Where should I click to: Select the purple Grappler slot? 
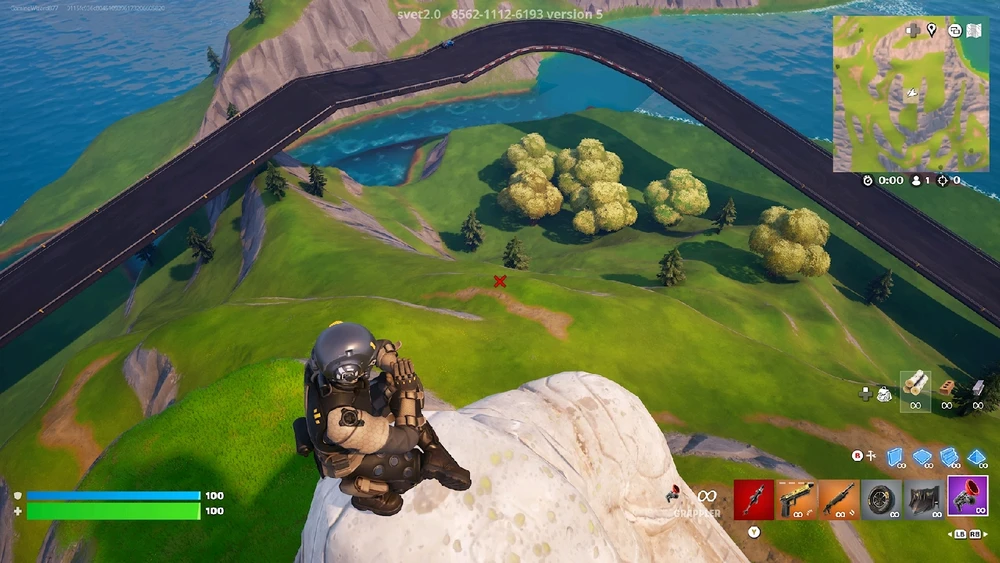click(x=966, y=499)
